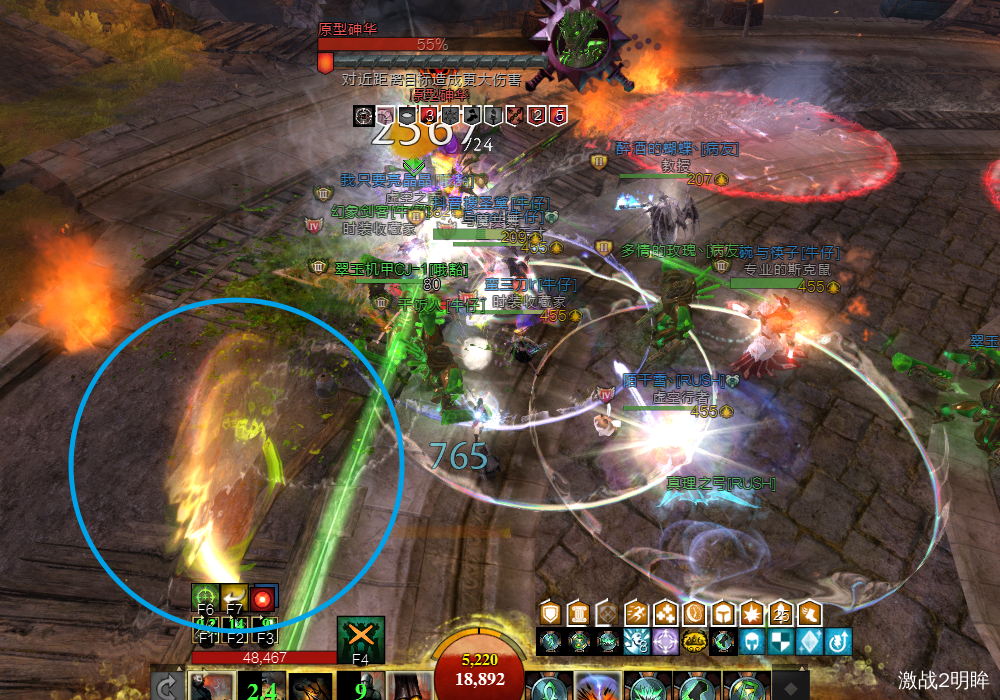Check the red boss condition showing 5
The width and height of the screenshot is (1000, 700).
pos(558,116)
